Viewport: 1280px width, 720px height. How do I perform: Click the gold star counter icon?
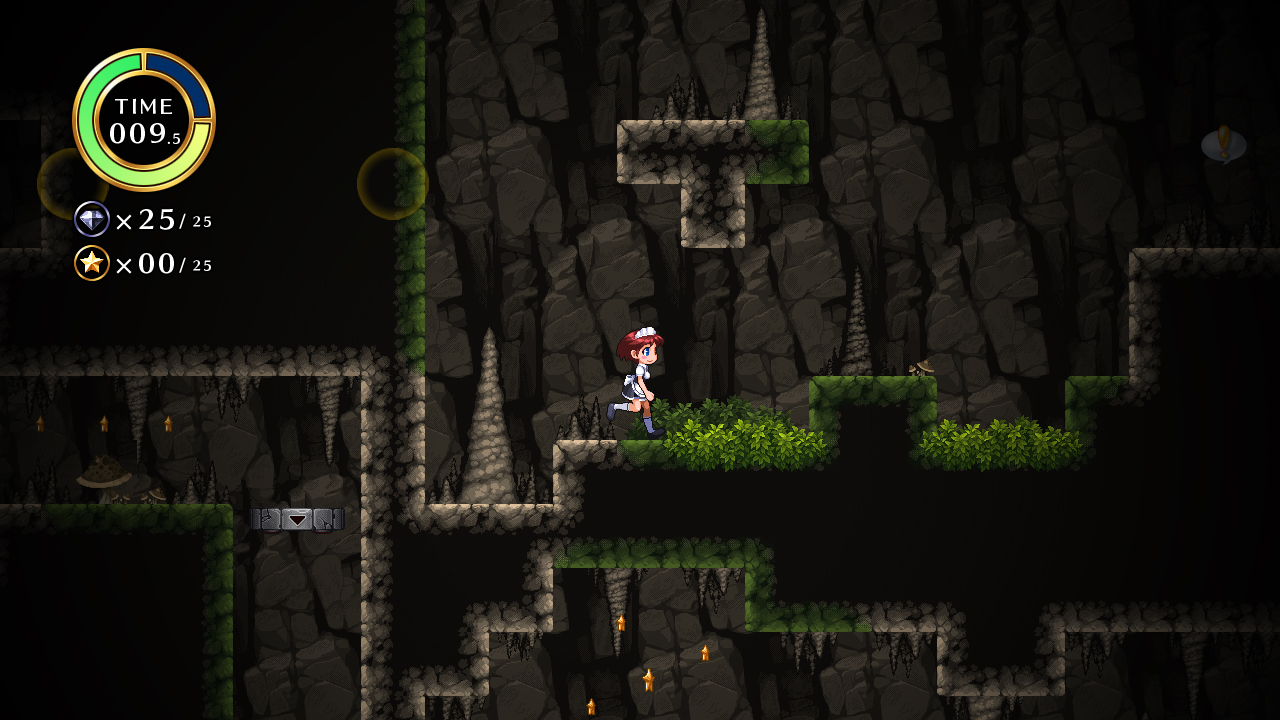(91, 265)
